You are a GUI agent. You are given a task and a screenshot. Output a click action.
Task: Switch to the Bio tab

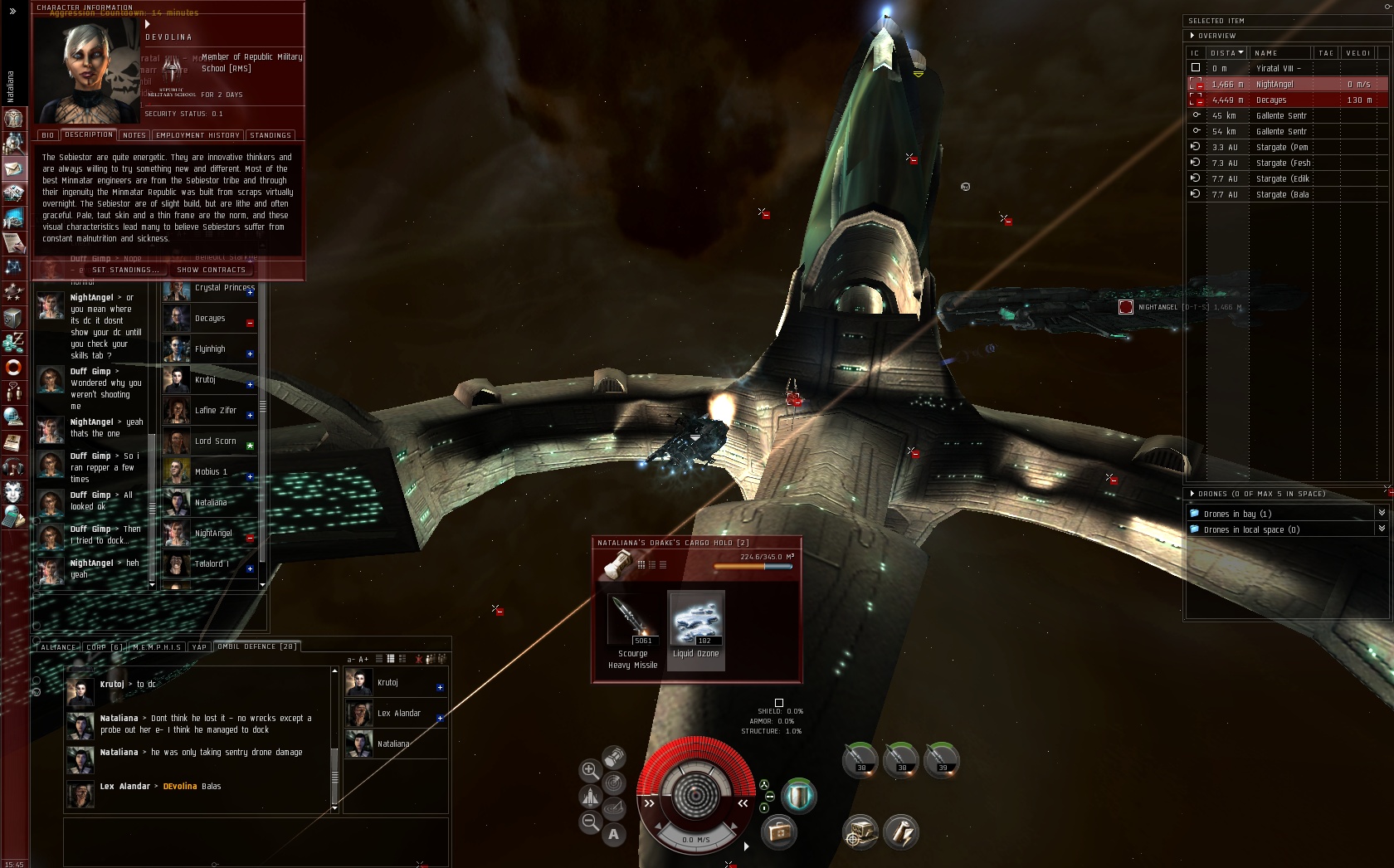tap(47, 135)
